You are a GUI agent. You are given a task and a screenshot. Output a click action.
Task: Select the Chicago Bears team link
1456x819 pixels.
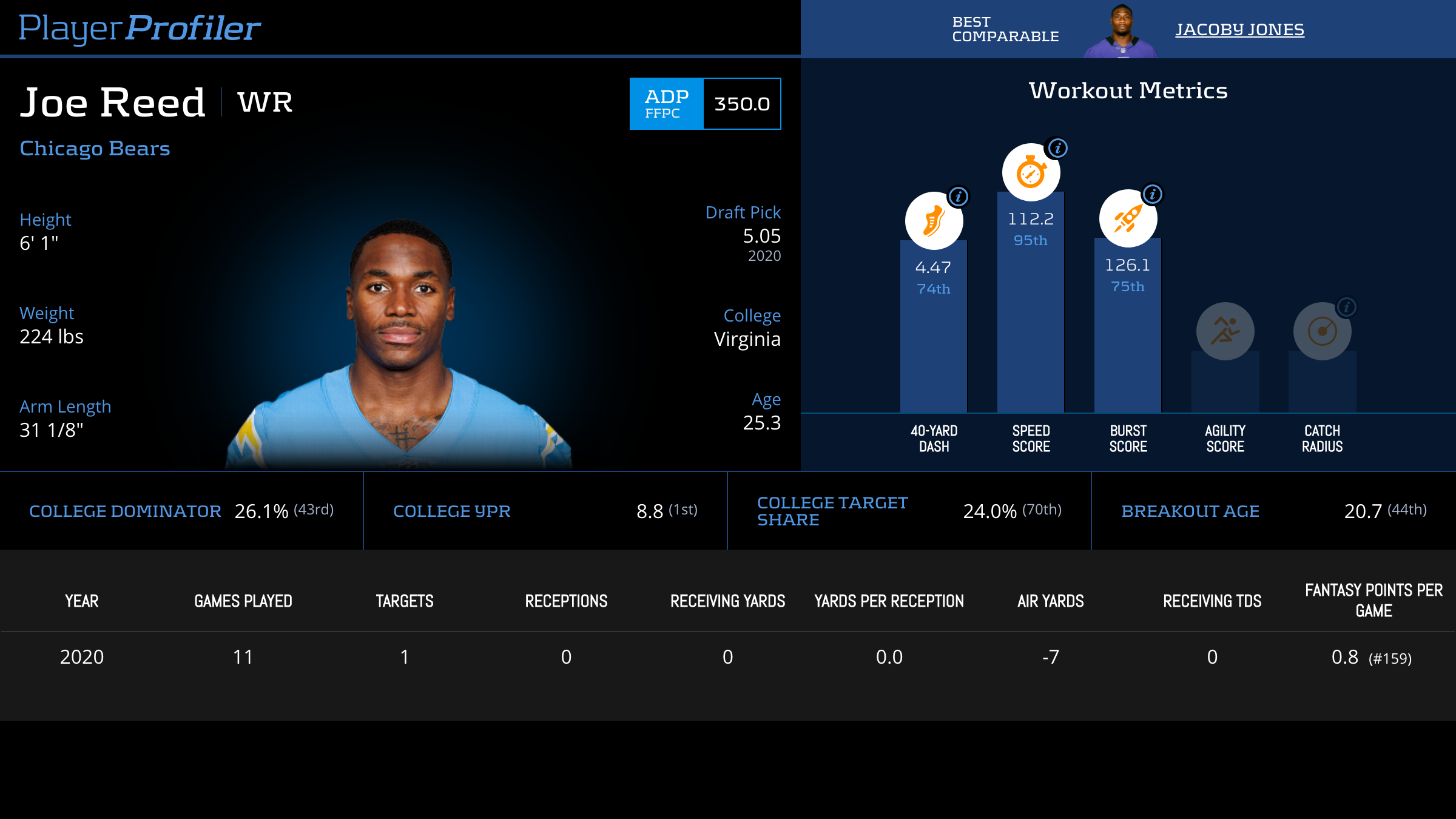click(95, 149)
